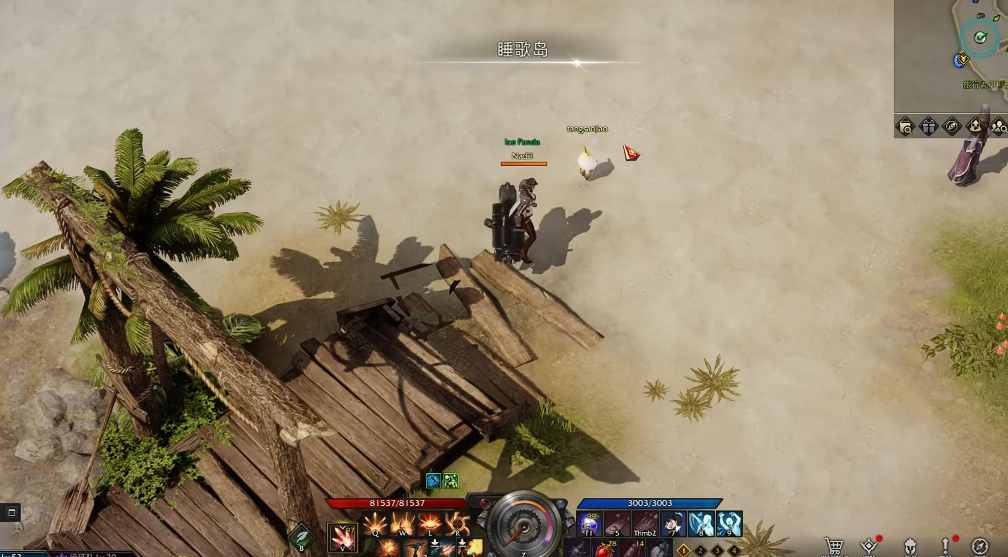
Task: Open the diamond emblem menu with red dot
Action: 870,546
